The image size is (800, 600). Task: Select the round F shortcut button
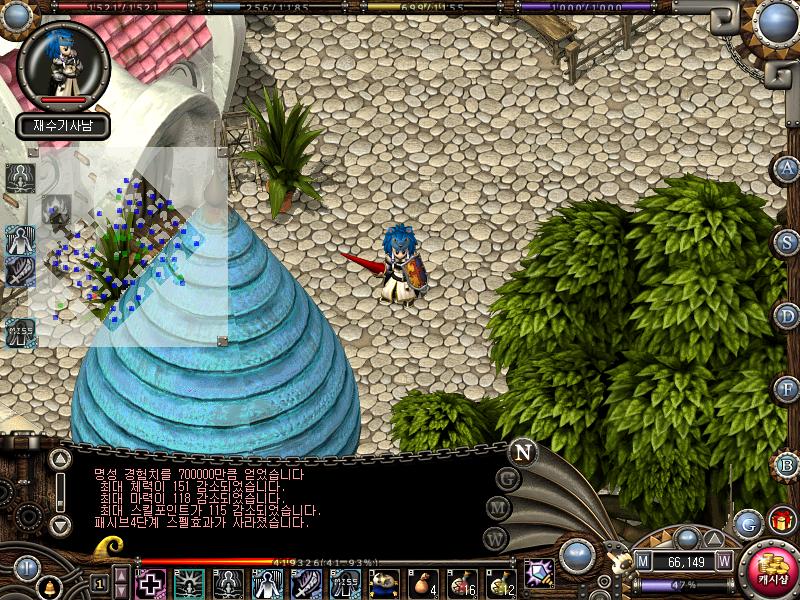788,389
